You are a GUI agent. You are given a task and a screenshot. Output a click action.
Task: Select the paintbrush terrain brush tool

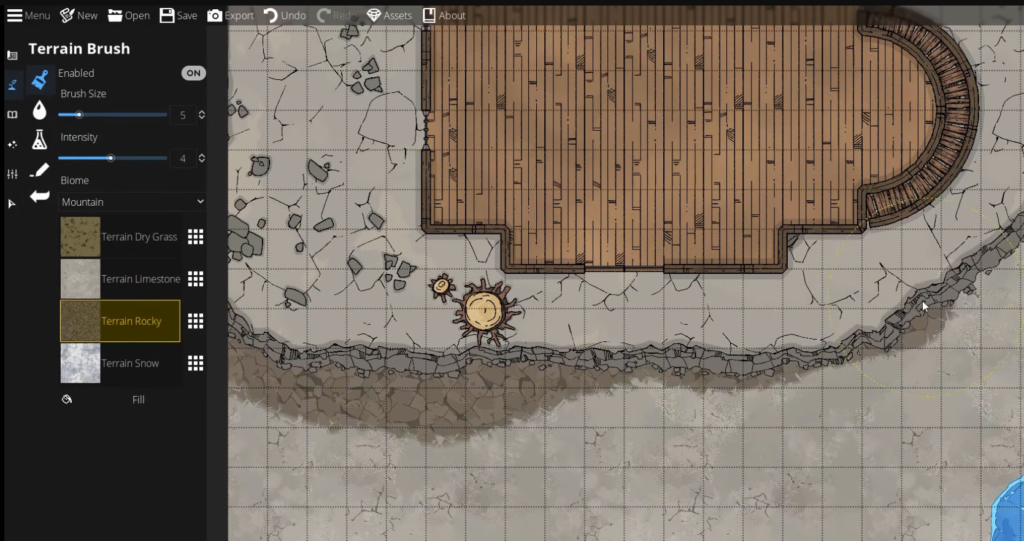coord(40,79)
